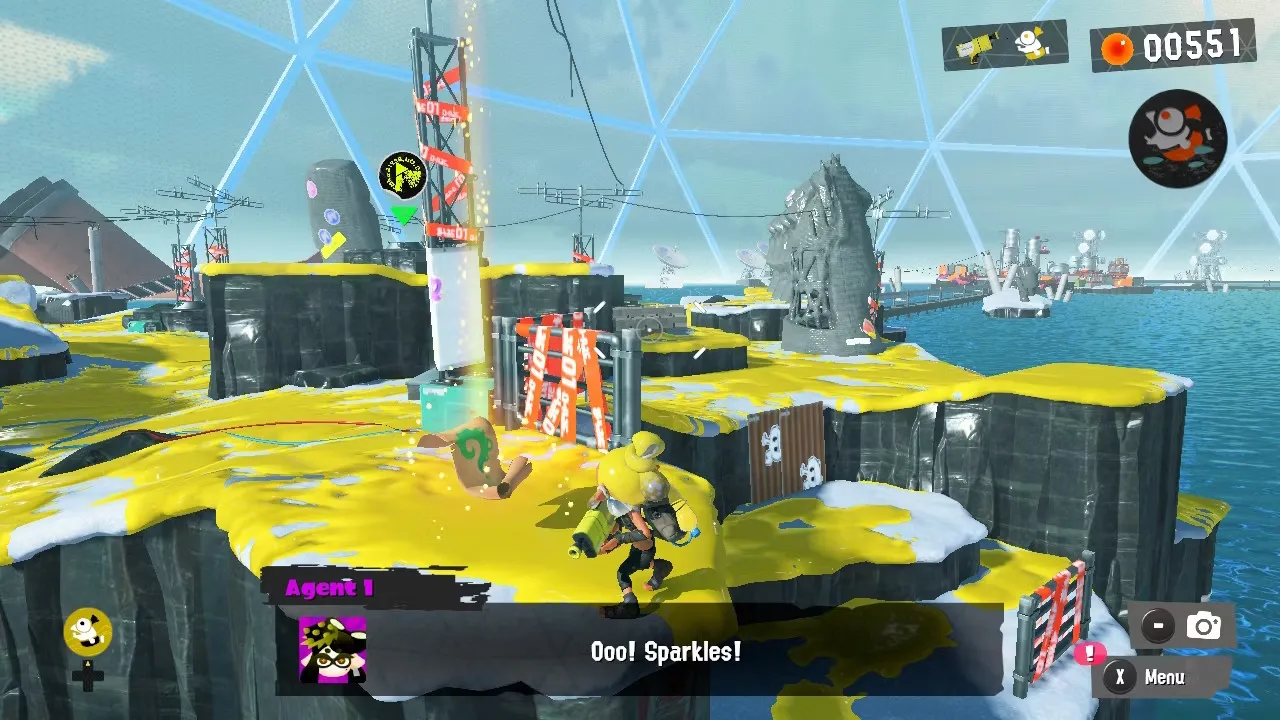Select the Smallfry companion circle icon
Image resolution: width=1280 pixels, height=720 pixels.
coord(1177,138)
